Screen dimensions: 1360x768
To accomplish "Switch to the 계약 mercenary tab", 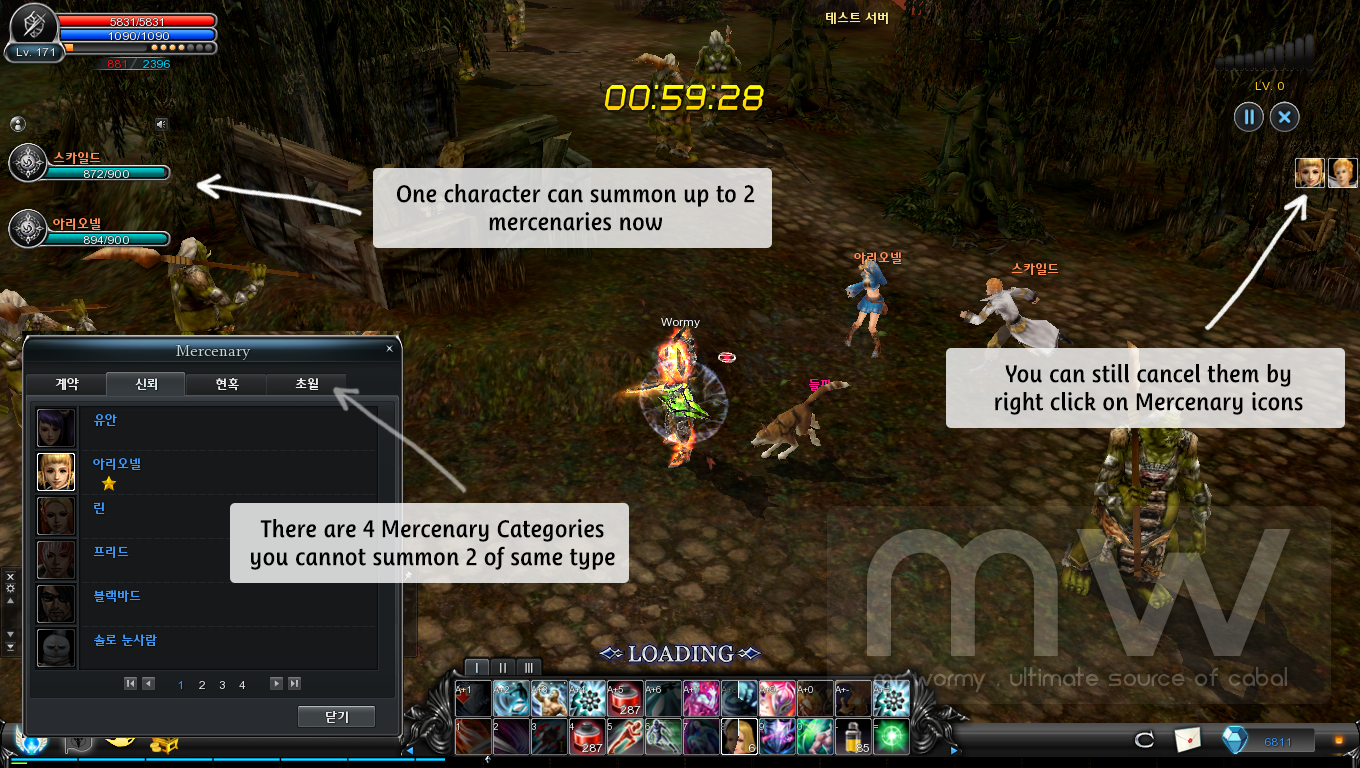I will [x=66, y=384].
